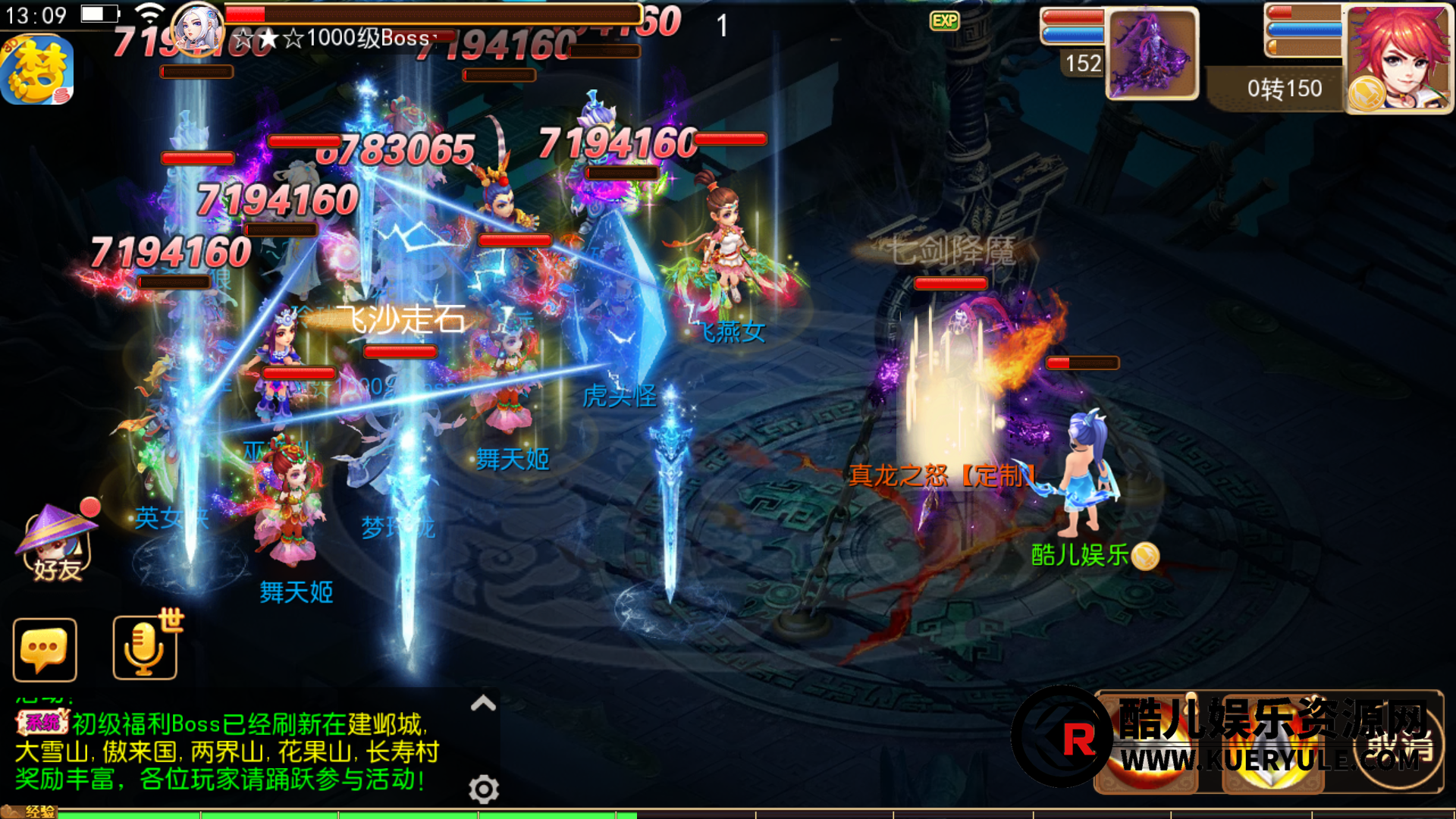This screenshot has width=1456, height=819.
Task: Tap the system message chat box
Action: tap(227, 752)
